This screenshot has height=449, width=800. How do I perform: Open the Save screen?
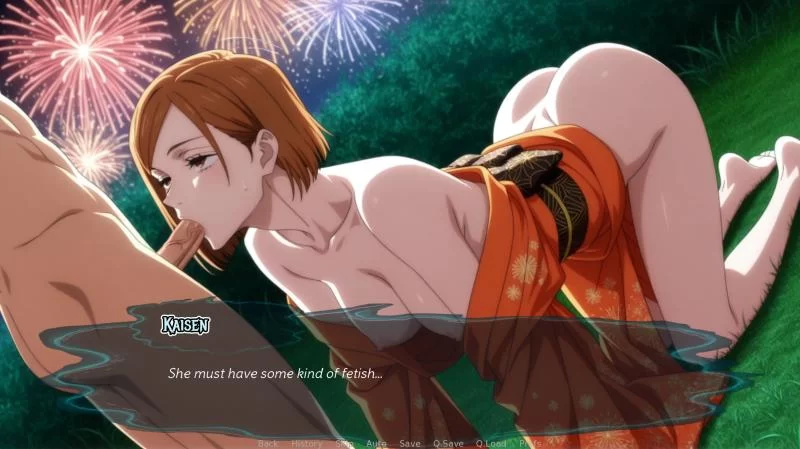pos(410,443)
